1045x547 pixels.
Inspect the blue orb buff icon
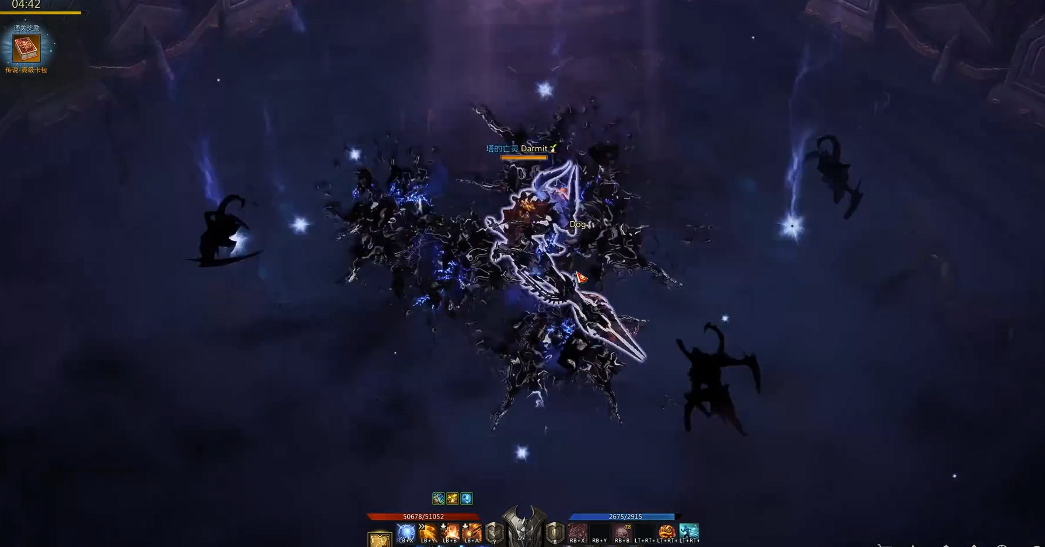click(x=466, y=498)
